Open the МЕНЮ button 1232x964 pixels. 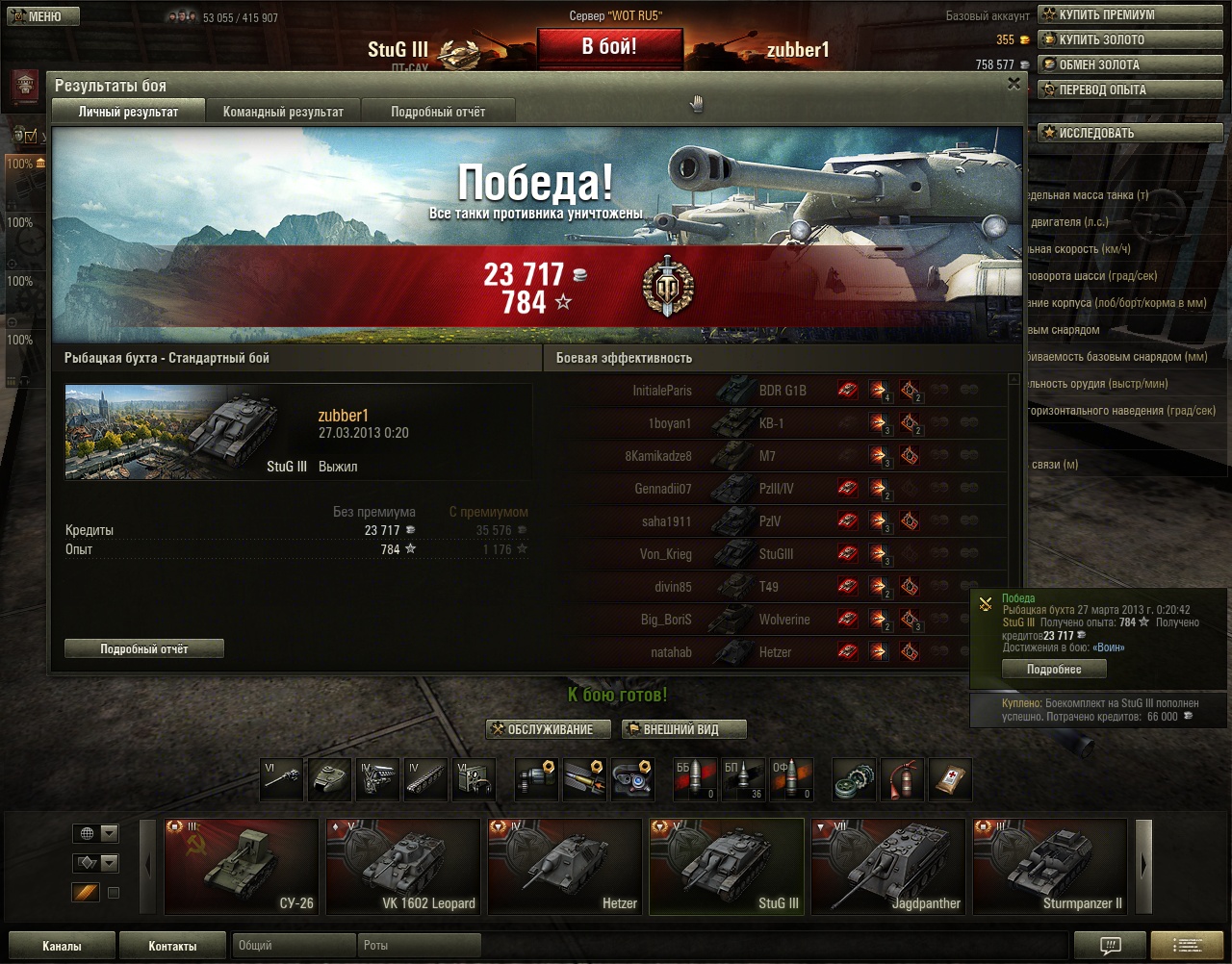41,16
